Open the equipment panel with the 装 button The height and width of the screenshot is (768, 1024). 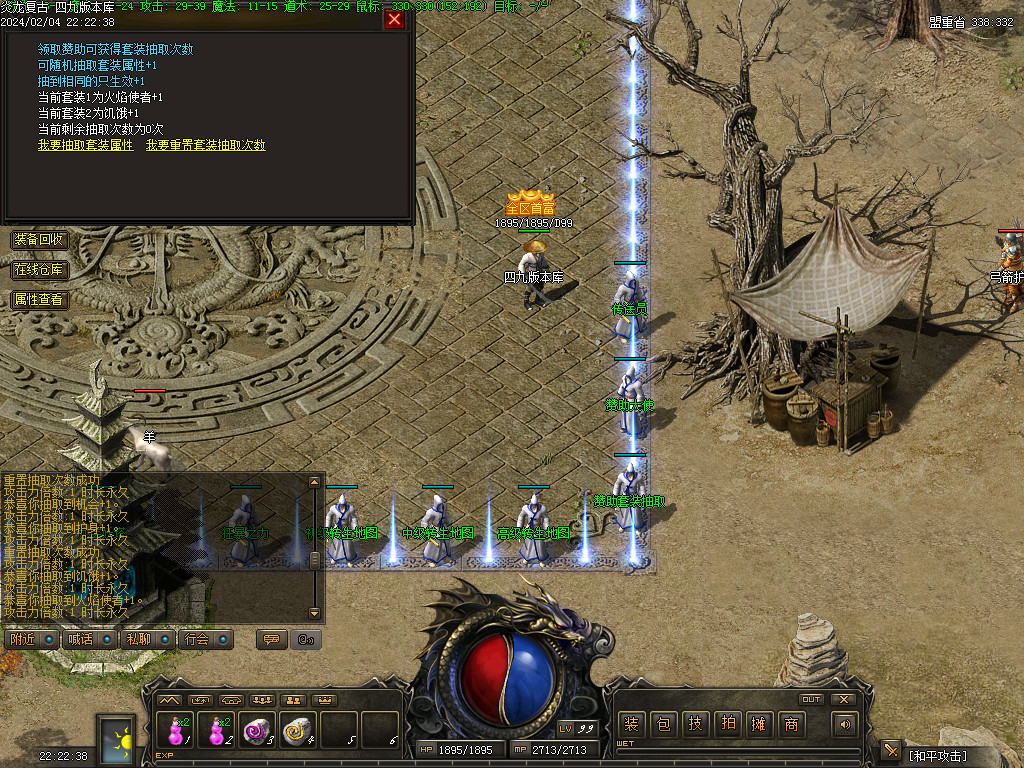[x=631, y=724]
